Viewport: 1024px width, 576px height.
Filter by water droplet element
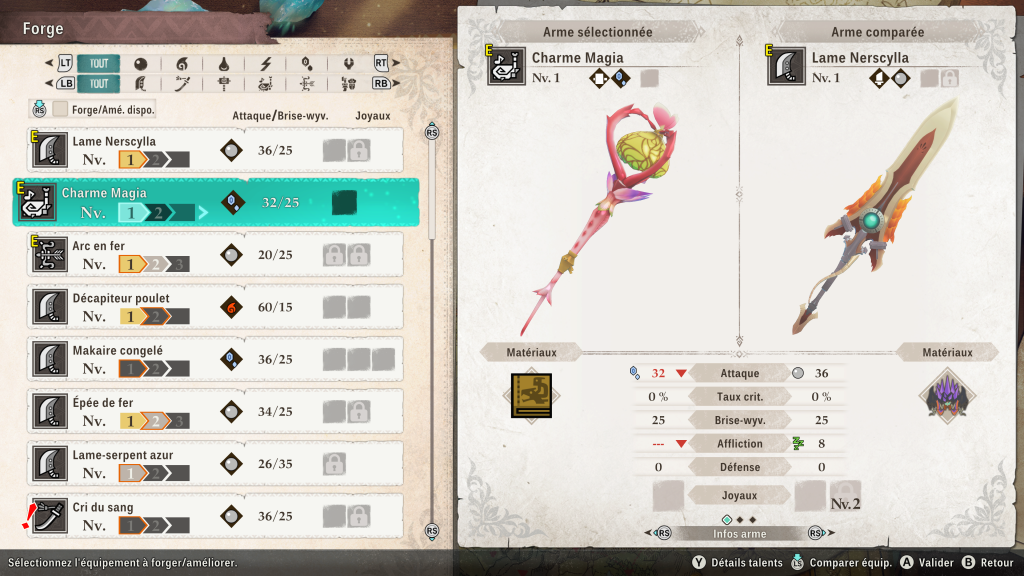(x=224, y=64)
